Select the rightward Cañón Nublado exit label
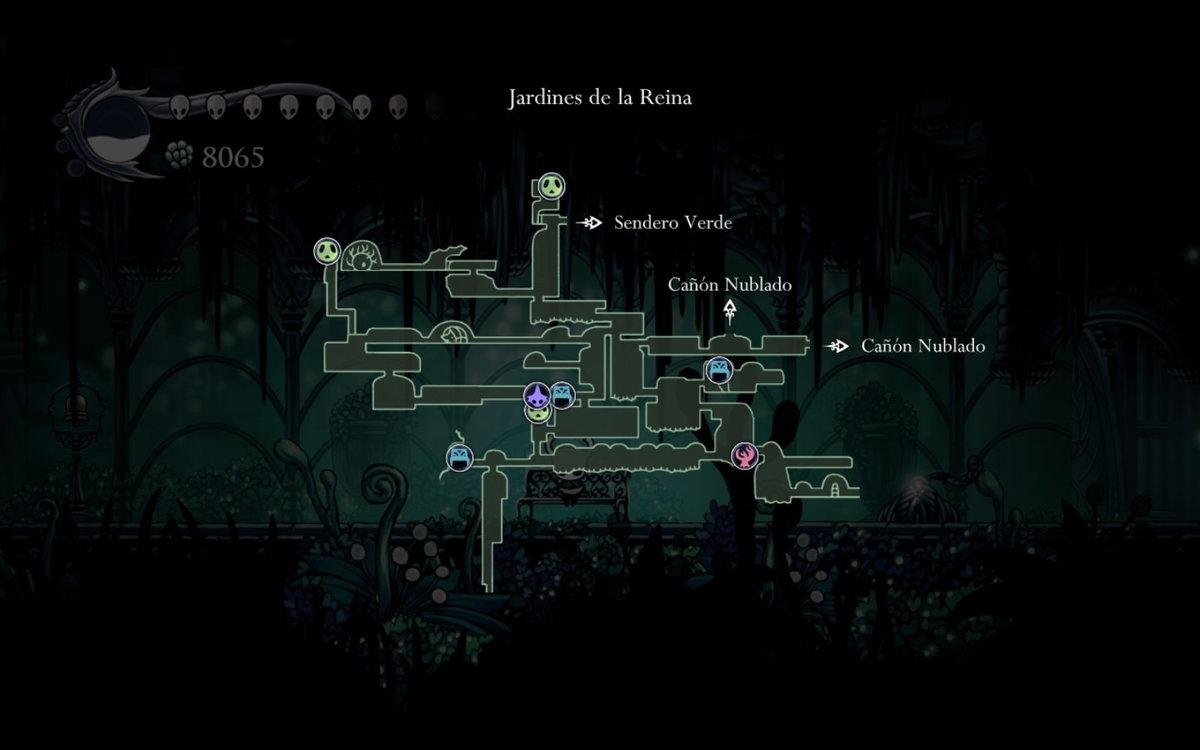 tap(922, 346)
